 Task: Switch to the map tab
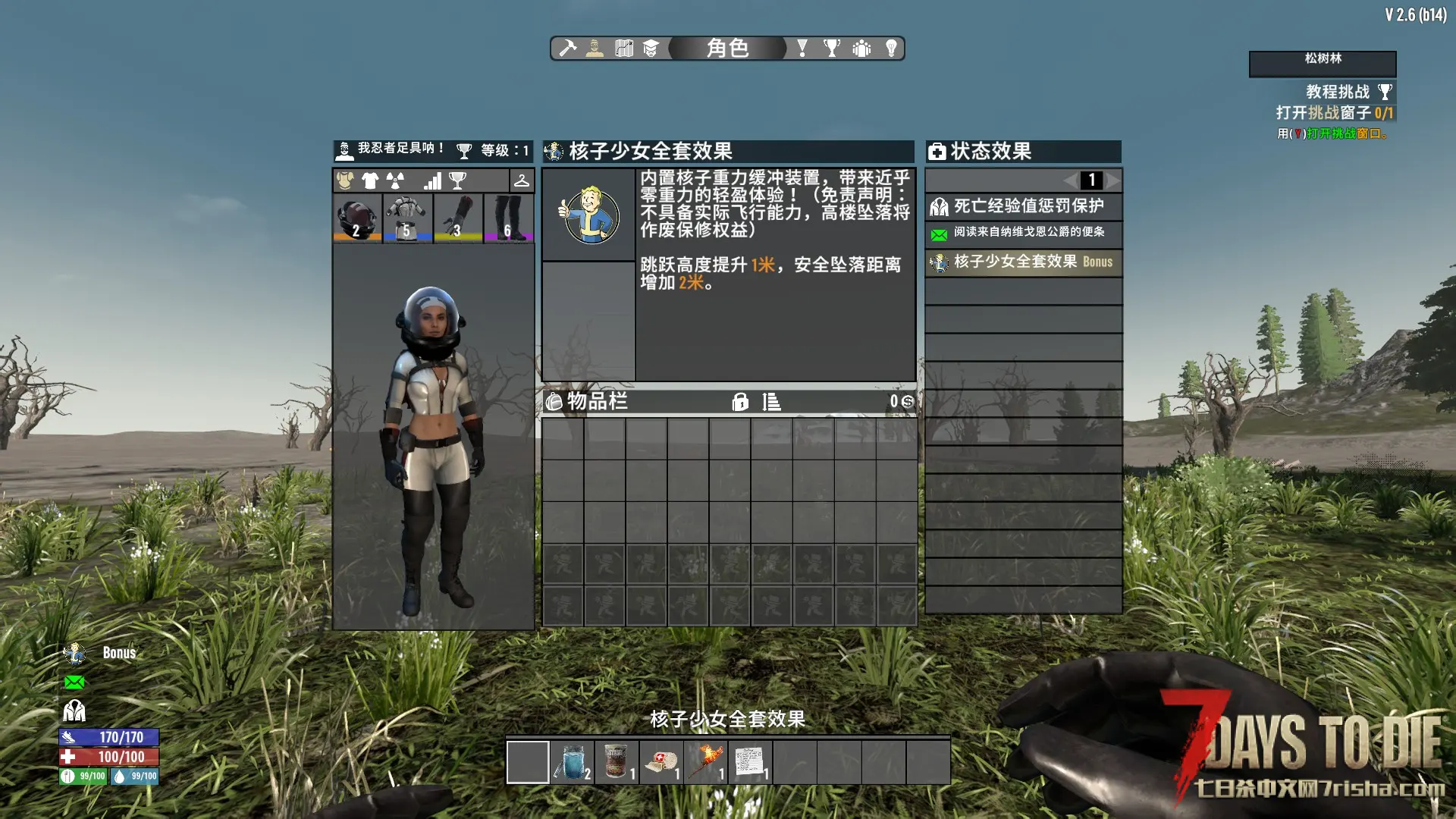pyautogui.click(x=624, y=49)
